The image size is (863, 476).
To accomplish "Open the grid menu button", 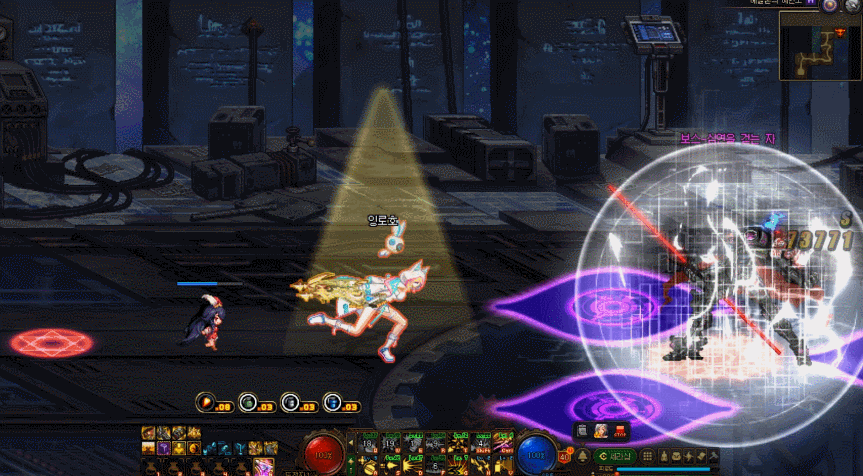I will [x=647, y=456].
